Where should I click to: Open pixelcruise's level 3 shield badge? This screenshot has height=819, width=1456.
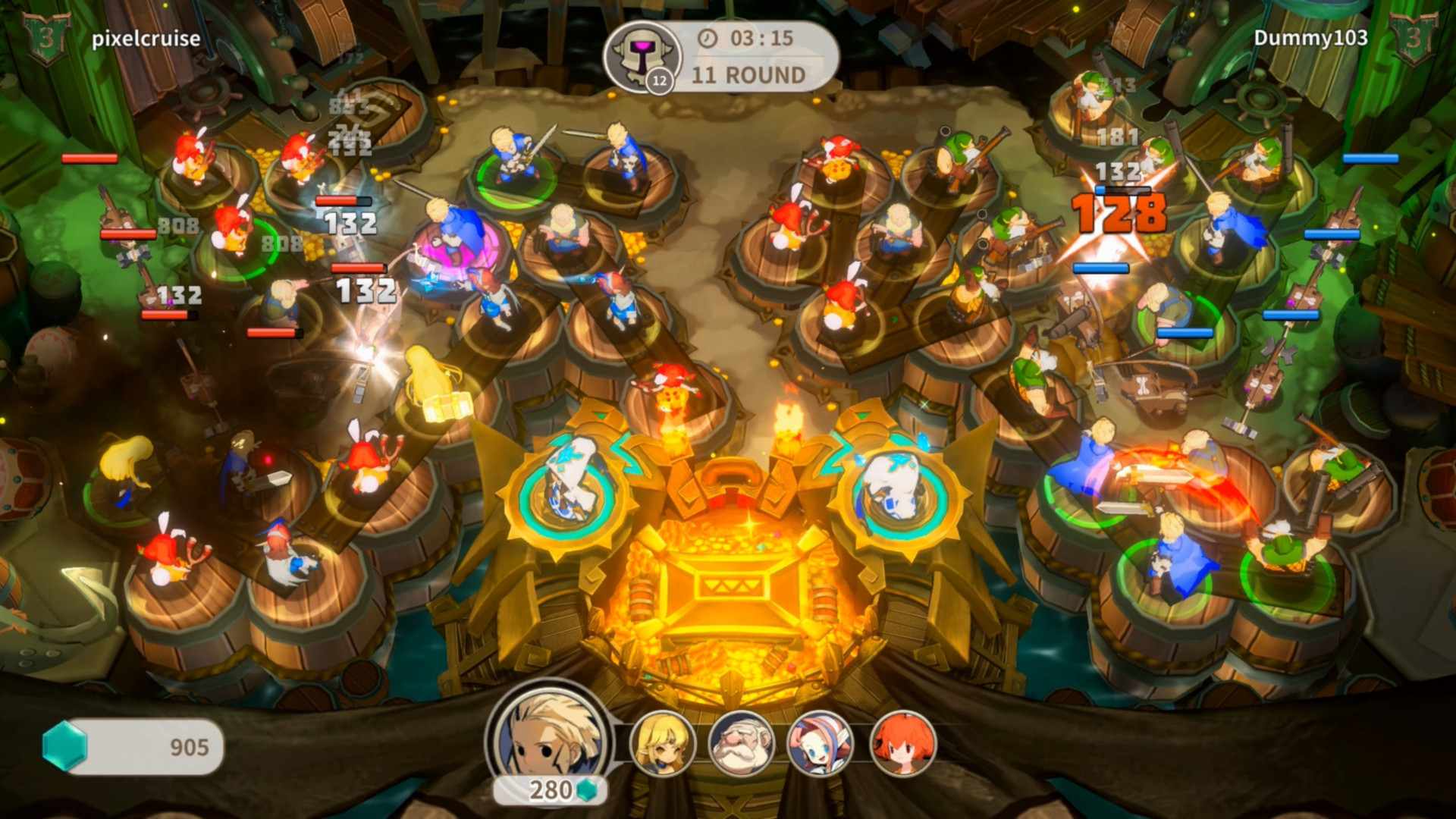point(46,38)
